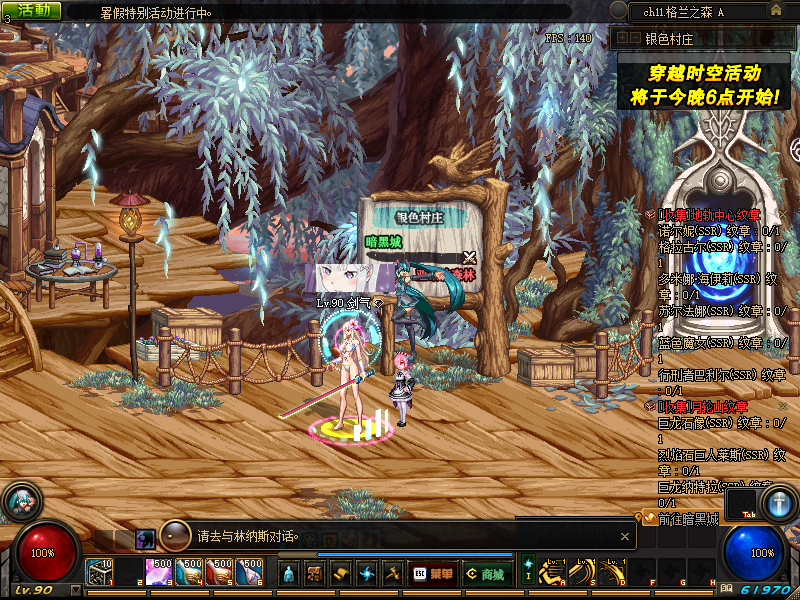This screenshot has height=600, width=800.
Task: Click the home icon beside channel name
Action: pyautogui.click(x=775, y=10)
